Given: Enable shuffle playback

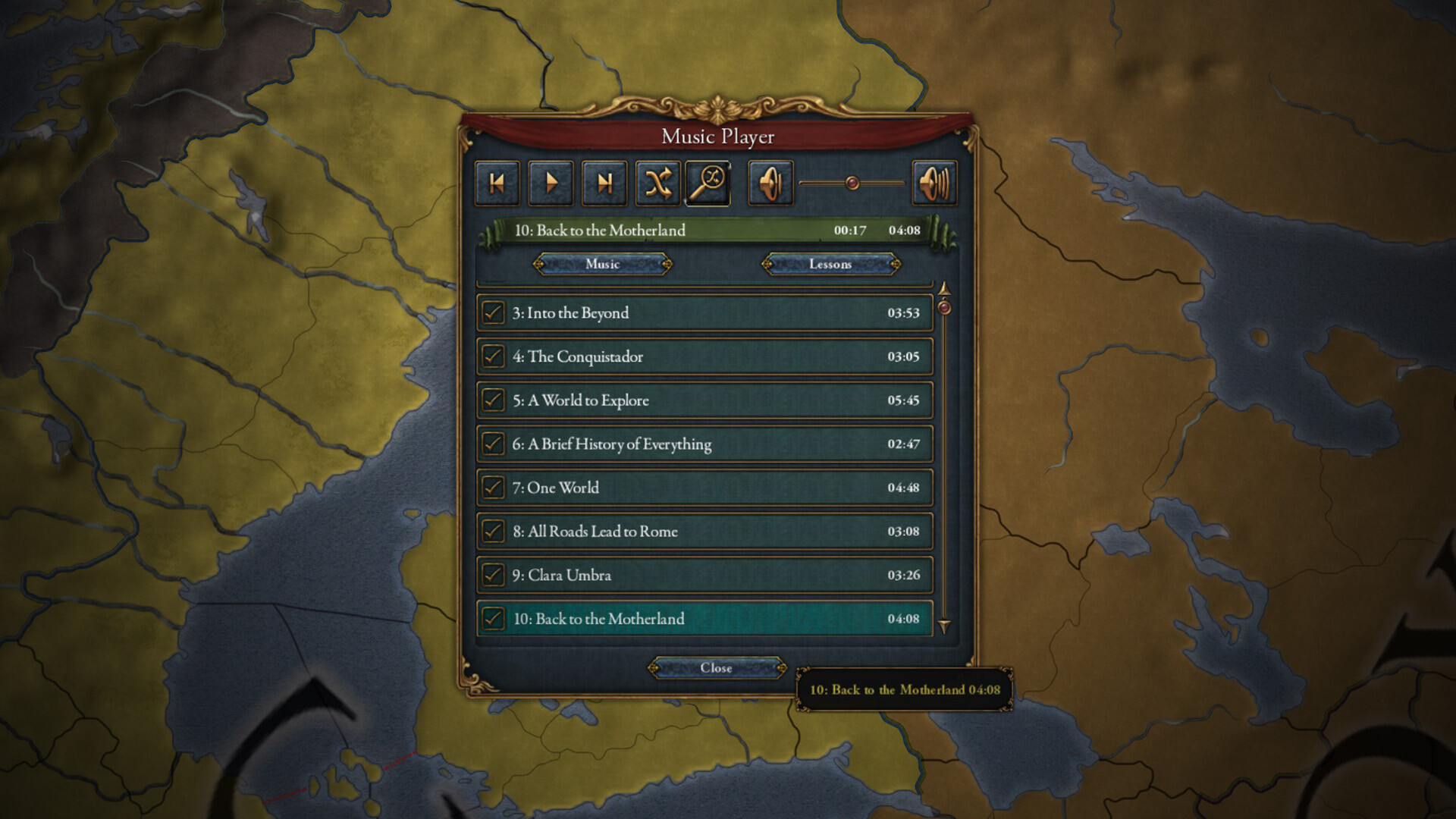Looking at the screenshot, I should coord(657,182).
